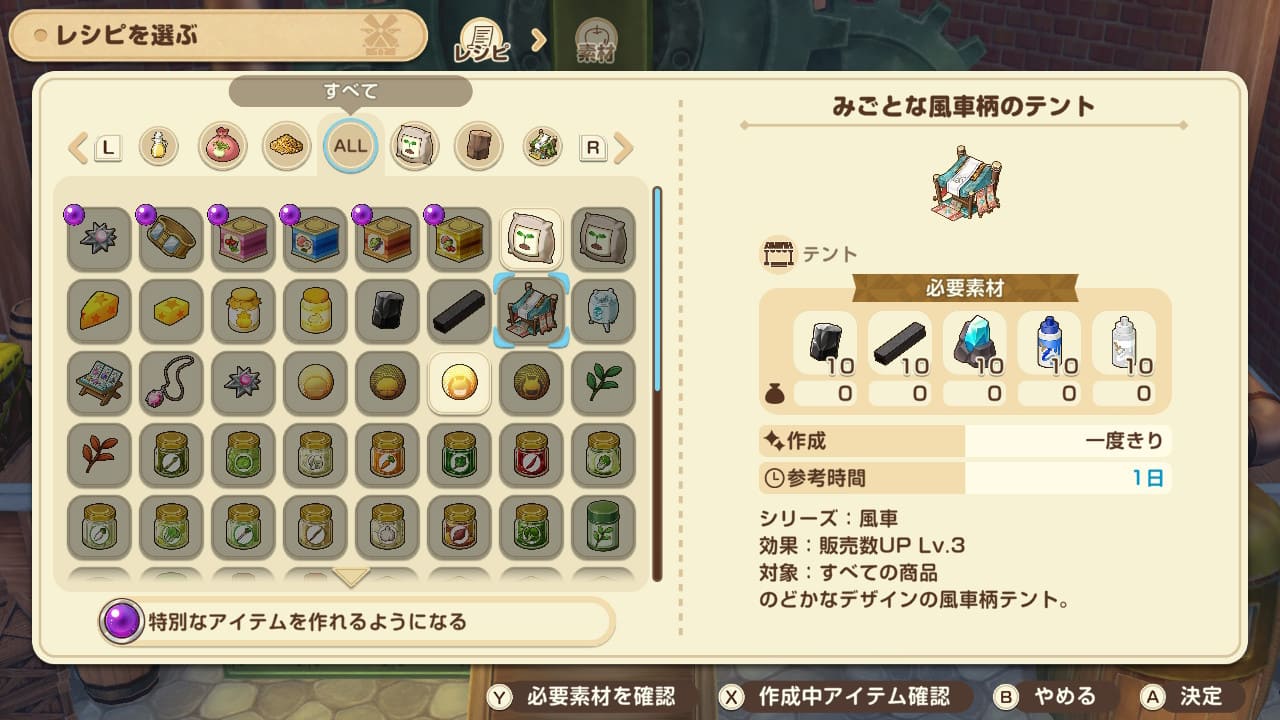
Task: Click the right arrow beside the category tabs
Action: 623,148
